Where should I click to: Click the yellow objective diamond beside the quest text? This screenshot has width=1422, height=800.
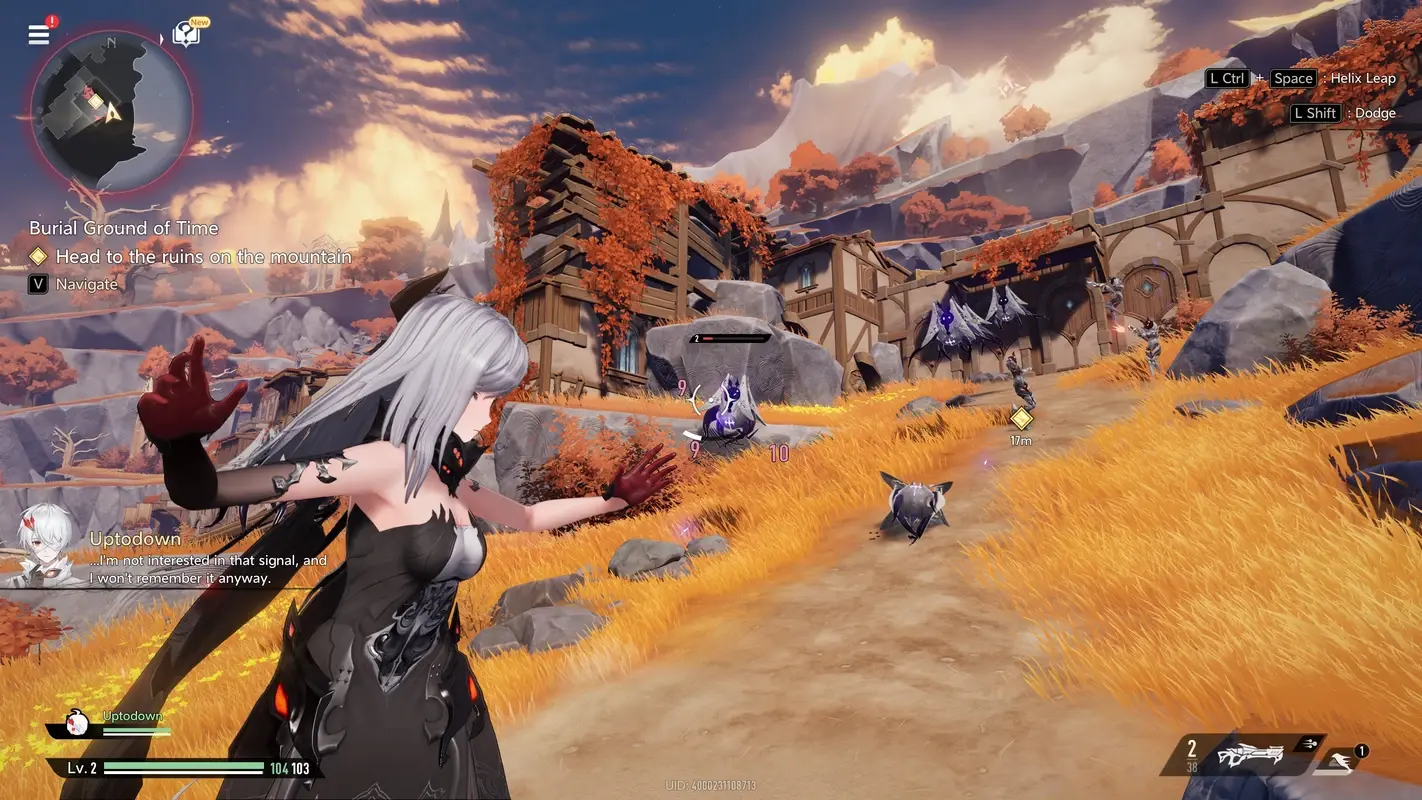(x=38, y=256)
